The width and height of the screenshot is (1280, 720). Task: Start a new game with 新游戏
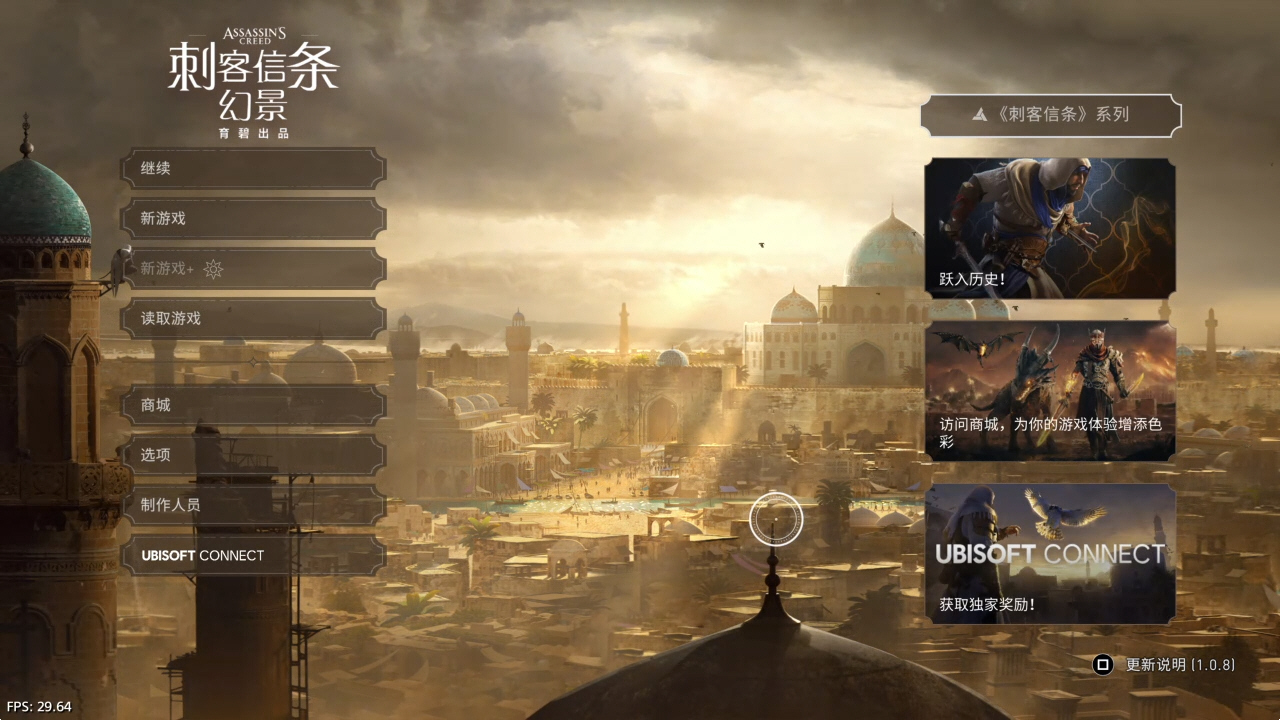253,218
